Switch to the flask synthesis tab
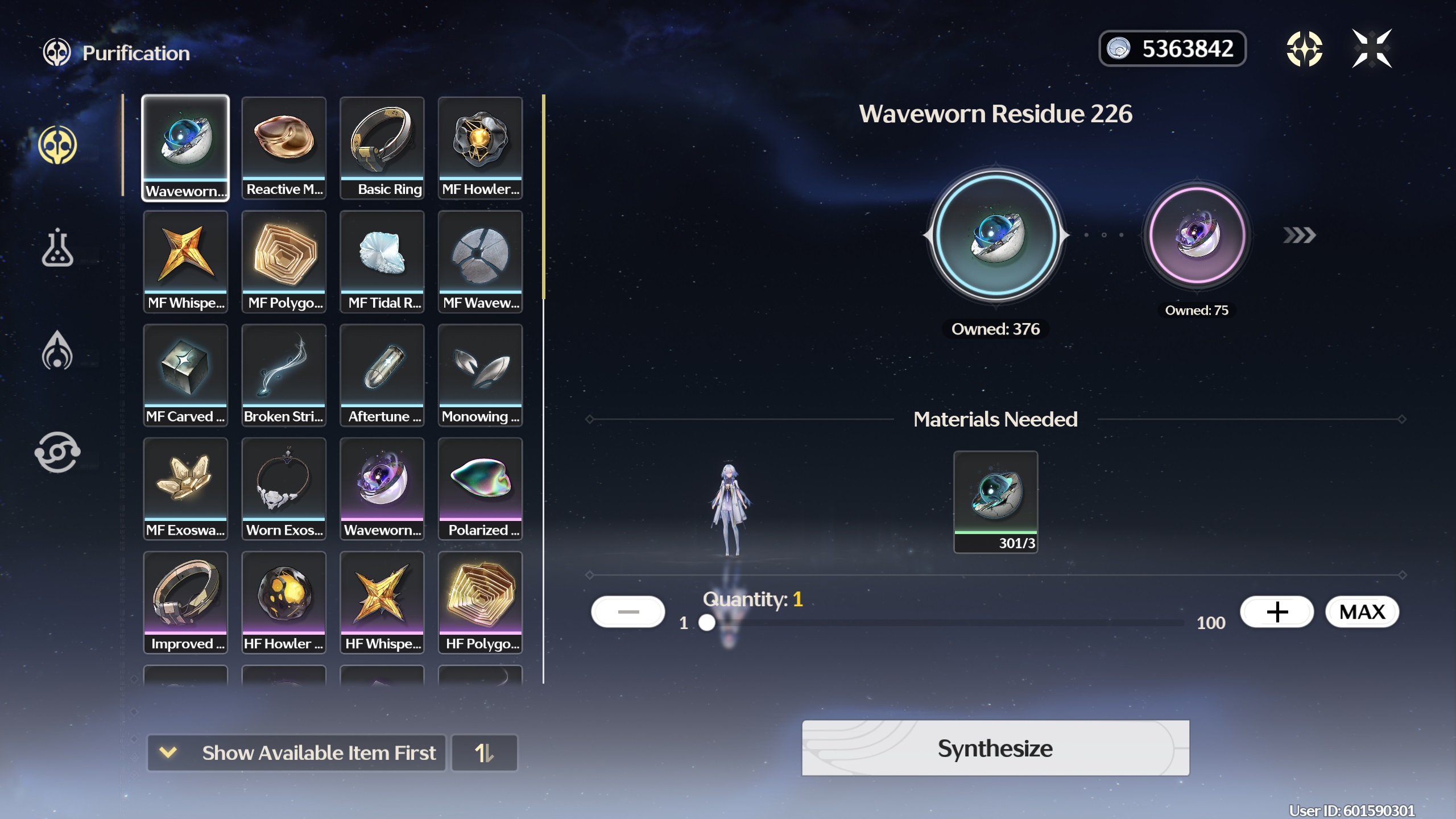 57,248
